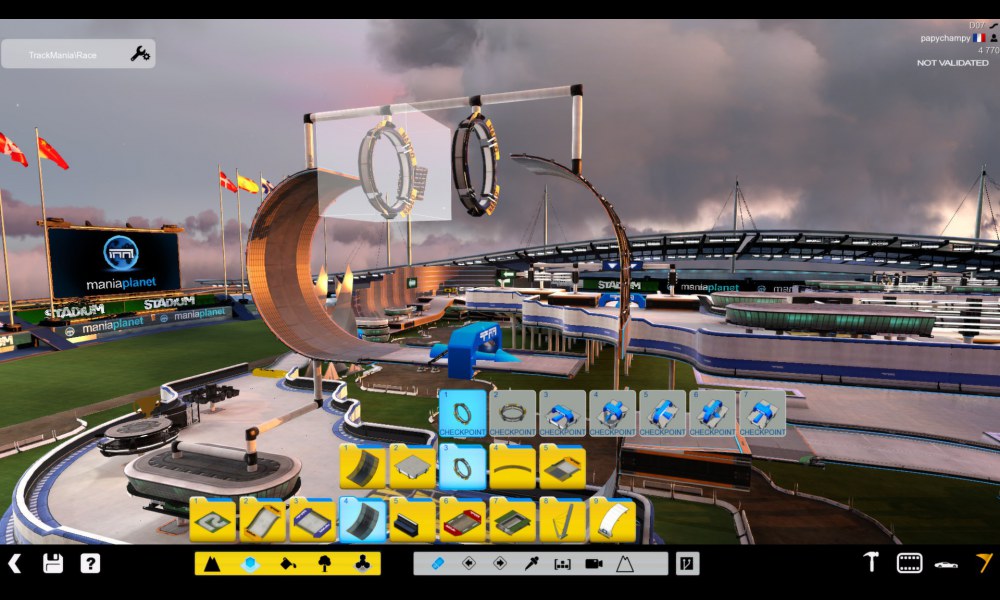Select the terrain mountain mode
Screen dimensions: 1000x600
click(212, 564)
